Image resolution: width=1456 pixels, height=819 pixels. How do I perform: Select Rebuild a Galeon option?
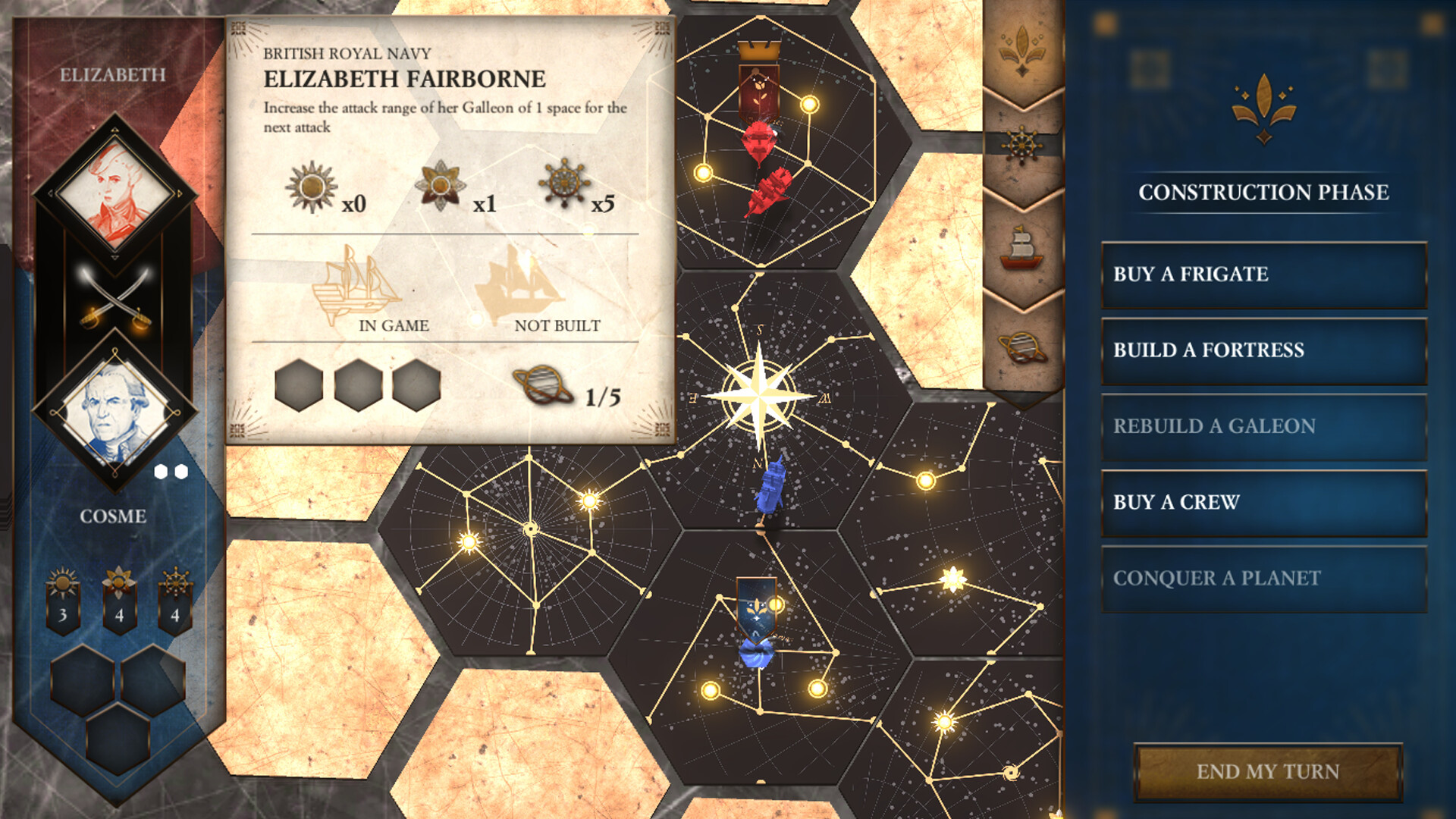[1263, 426]
